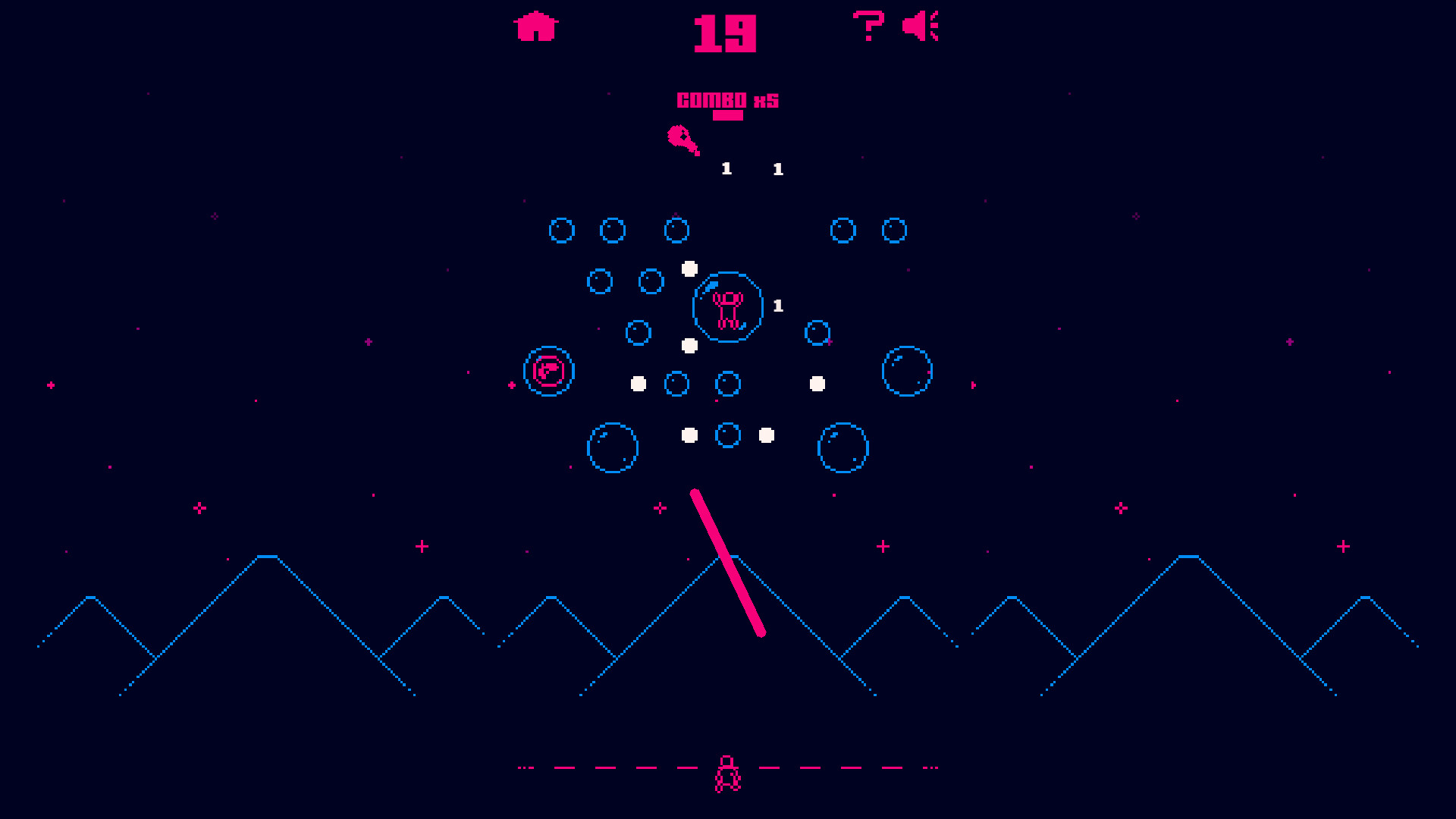Select the gun pickup inside the circled bubble
This screenshot has width=1456, height=819.
pyautogui.click(x=549, y=372)
